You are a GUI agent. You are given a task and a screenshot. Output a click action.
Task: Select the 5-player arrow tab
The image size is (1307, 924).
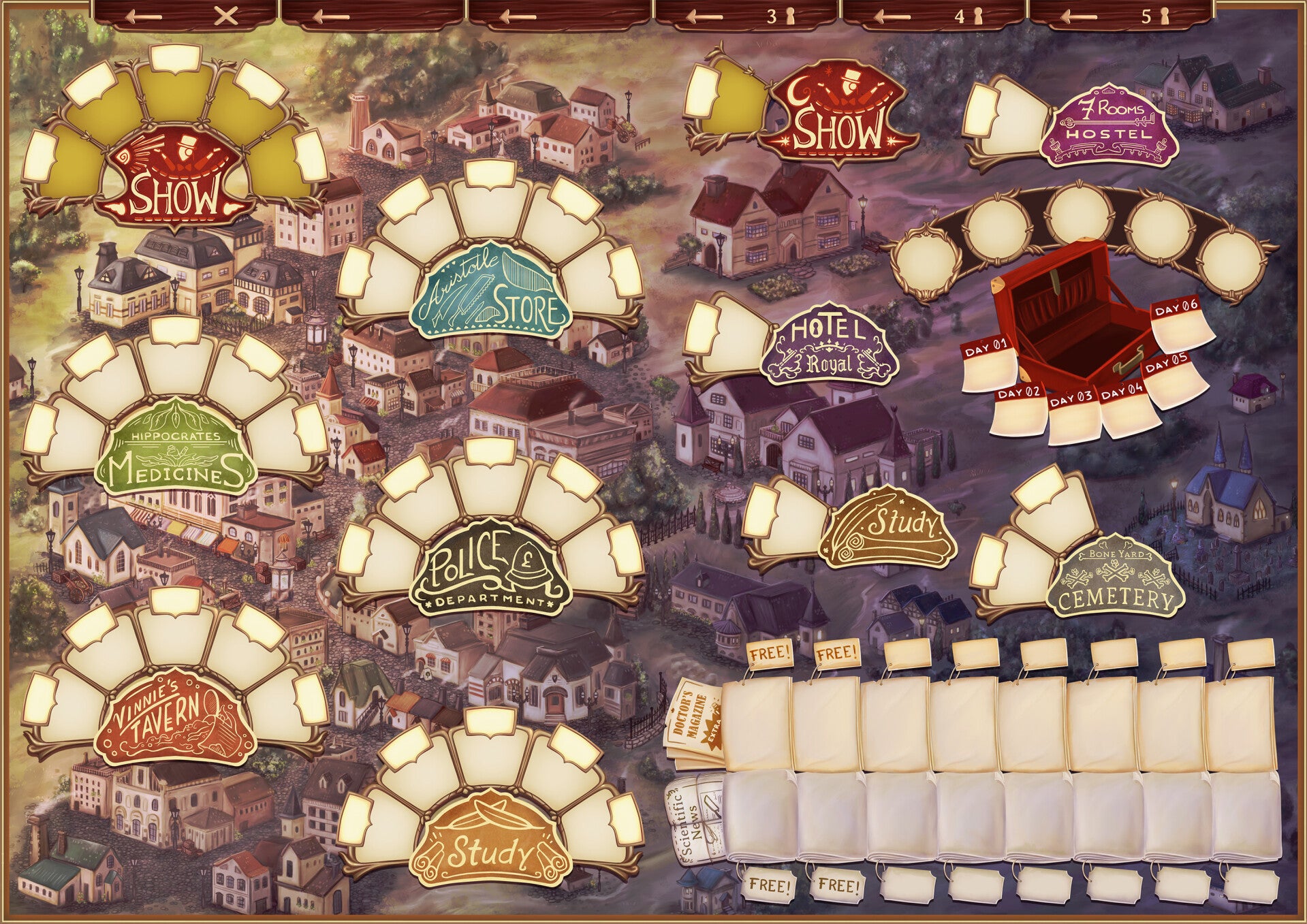[1121, 16]
